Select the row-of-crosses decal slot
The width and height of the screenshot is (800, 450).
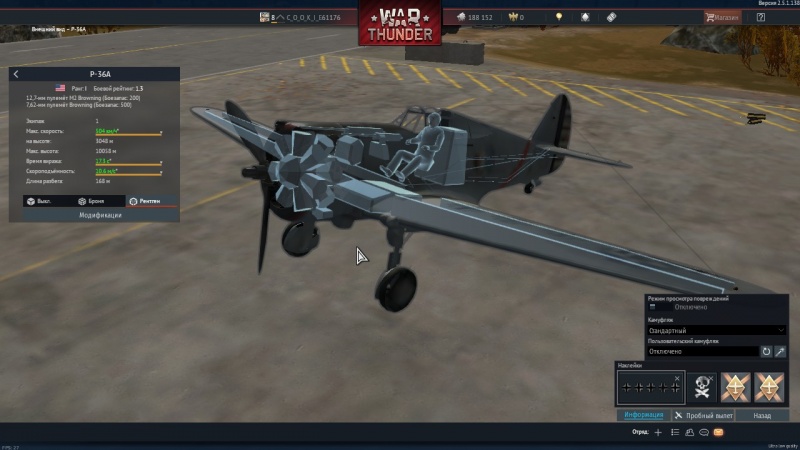click(x=648, y=387)
